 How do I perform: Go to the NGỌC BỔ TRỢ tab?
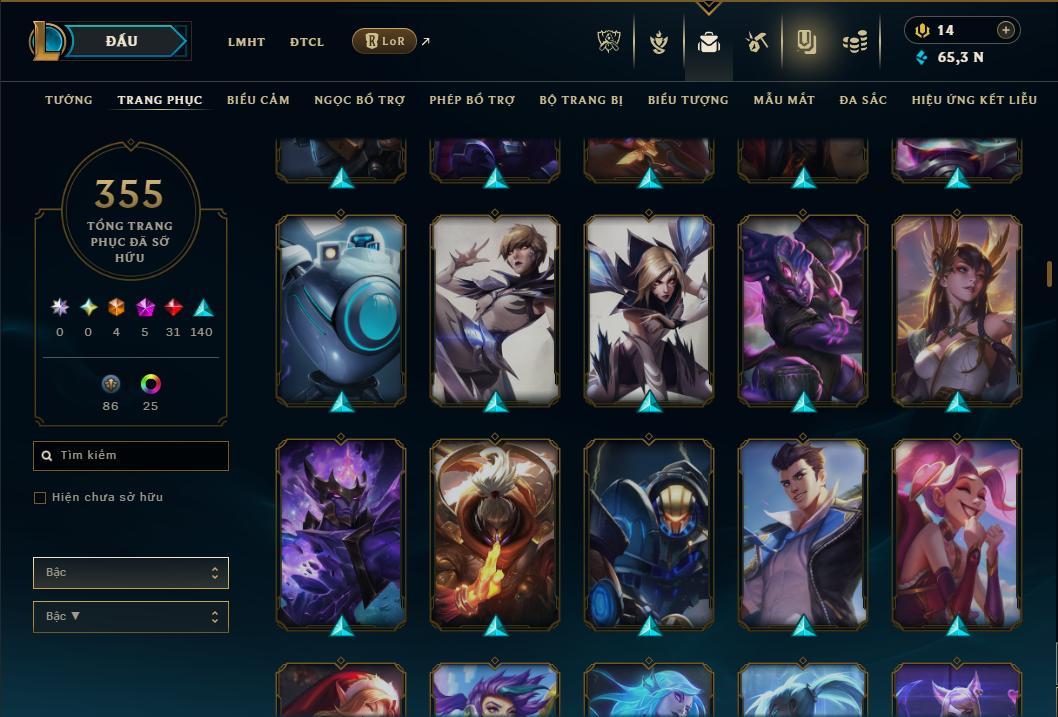[x=359, y=100]
